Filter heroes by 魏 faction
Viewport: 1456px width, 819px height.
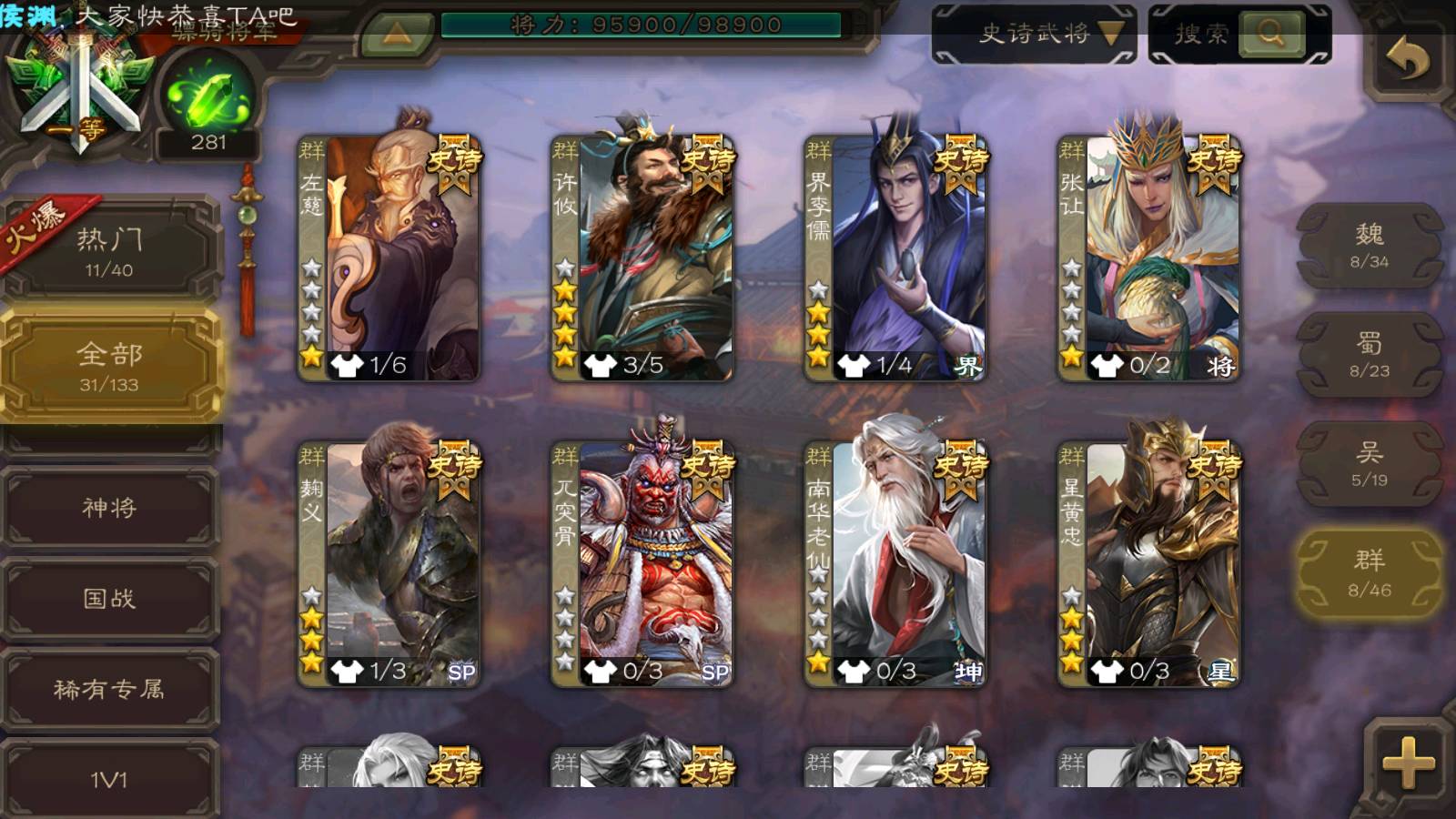1370,246
